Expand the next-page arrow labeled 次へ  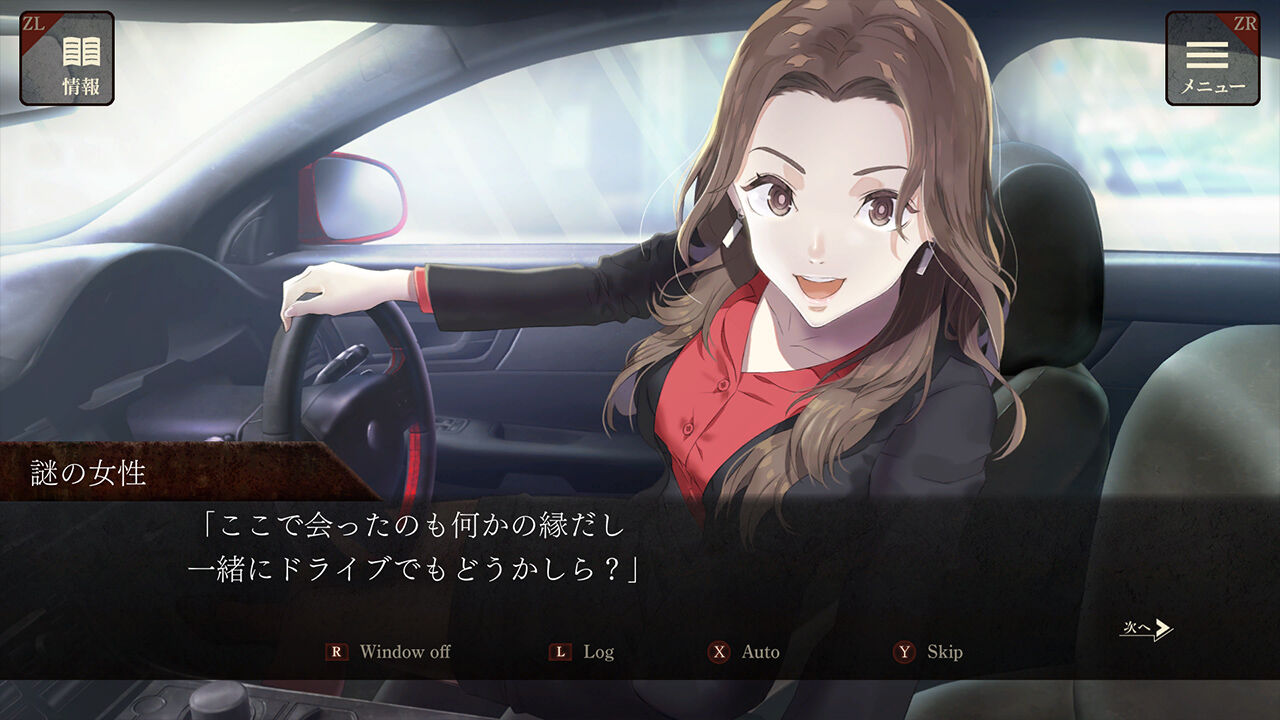pos(1147,627)
